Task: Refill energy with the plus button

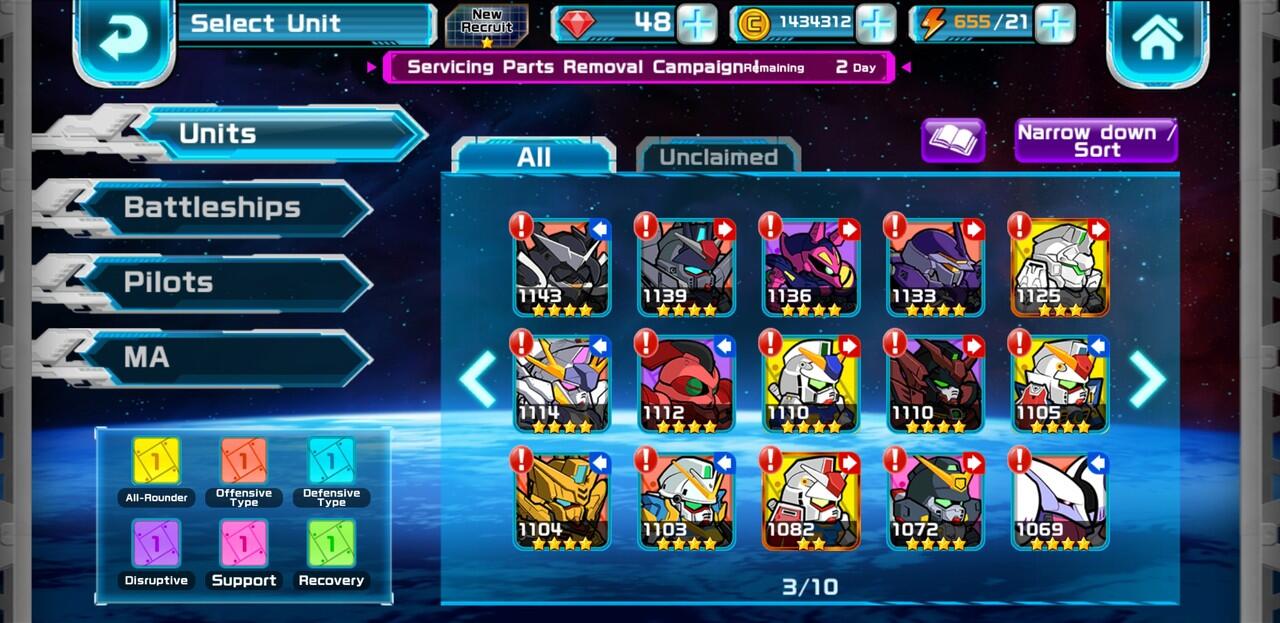Action: pyautogui.click(x=1055, y=24)
